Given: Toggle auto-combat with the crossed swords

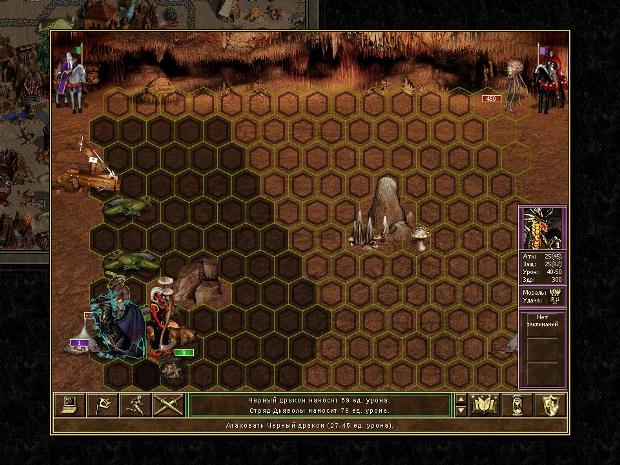Looking at the screenshot, I should tap(166, 405).
